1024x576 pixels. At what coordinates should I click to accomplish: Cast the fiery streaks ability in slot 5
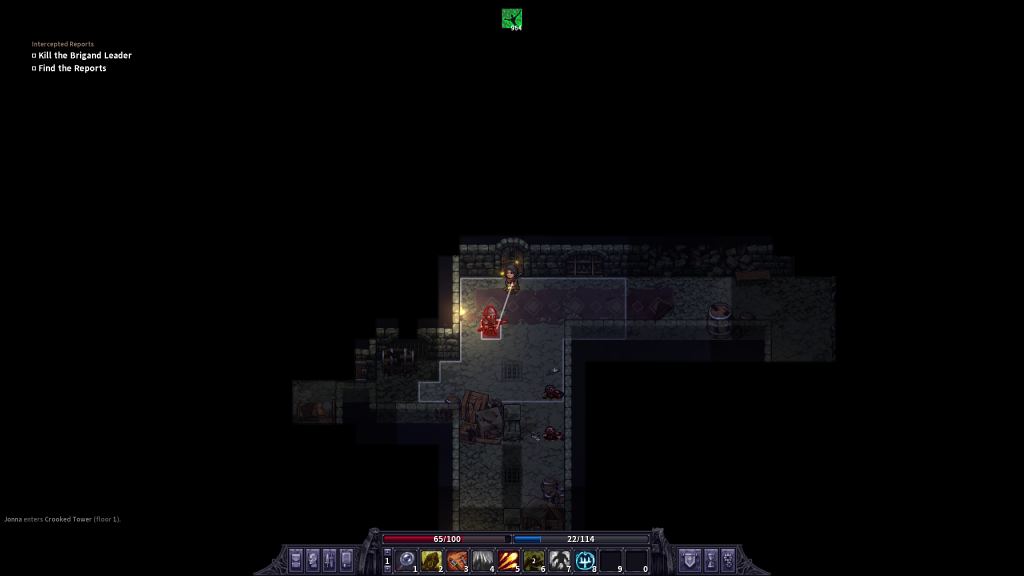pyautogui.click(x=508, y=560)
